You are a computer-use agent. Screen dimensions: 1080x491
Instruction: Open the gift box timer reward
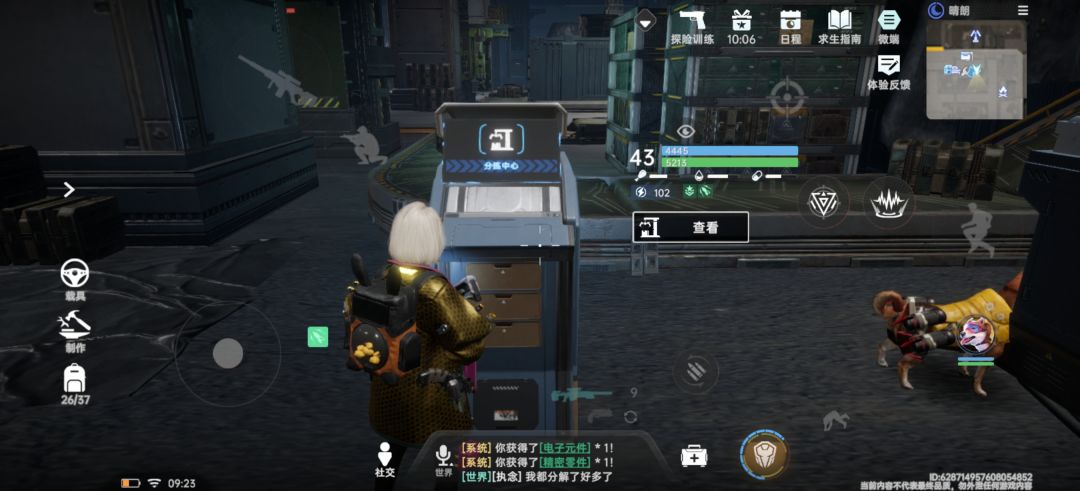tap(741, 26)
